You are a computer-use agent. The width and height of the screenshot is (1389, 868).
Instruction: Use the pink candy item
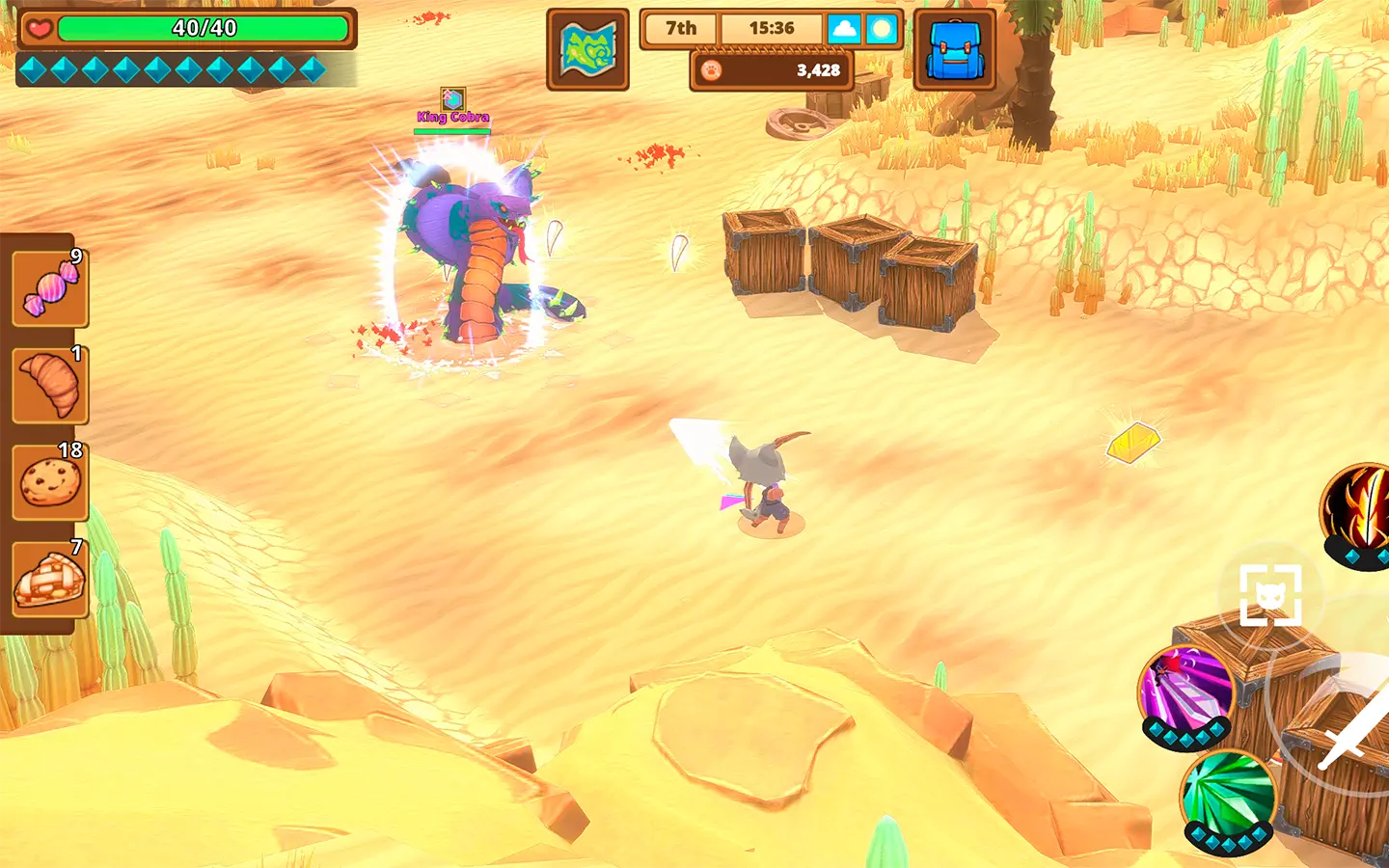click(50, 288)
